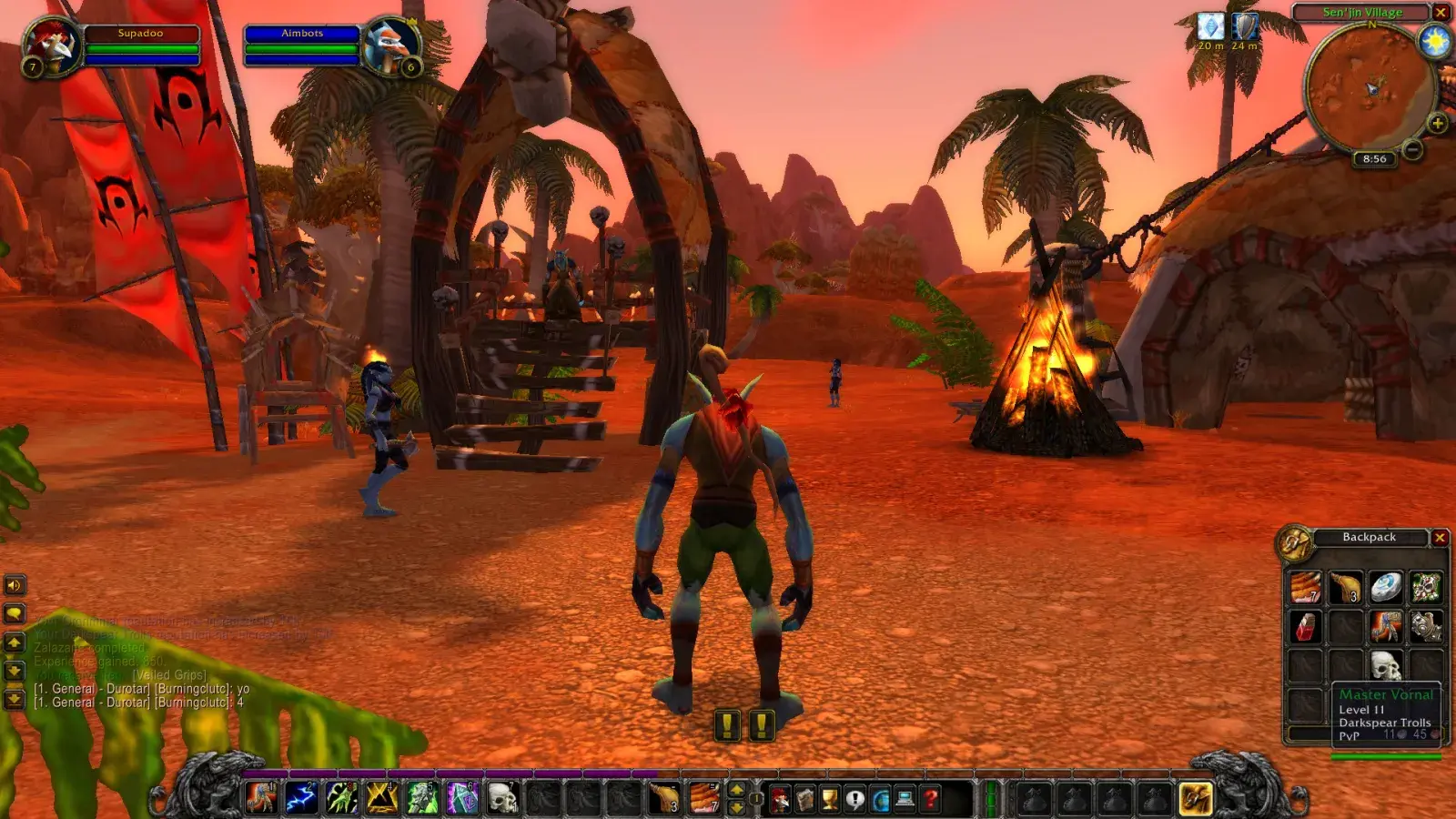Close the Backpack window

click(1440, 538)
